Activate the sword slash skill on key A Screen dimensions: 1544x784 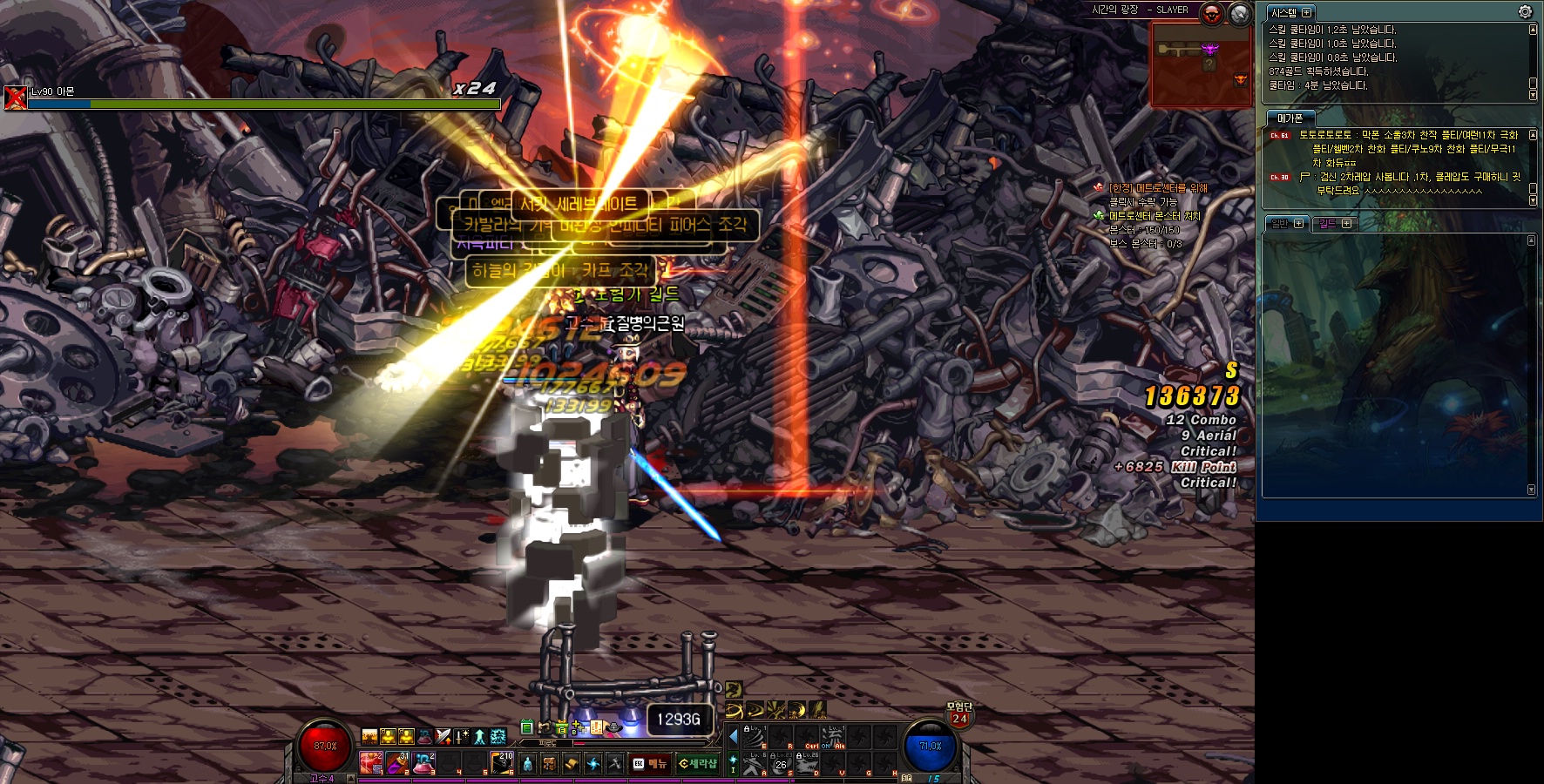[753, 764]
